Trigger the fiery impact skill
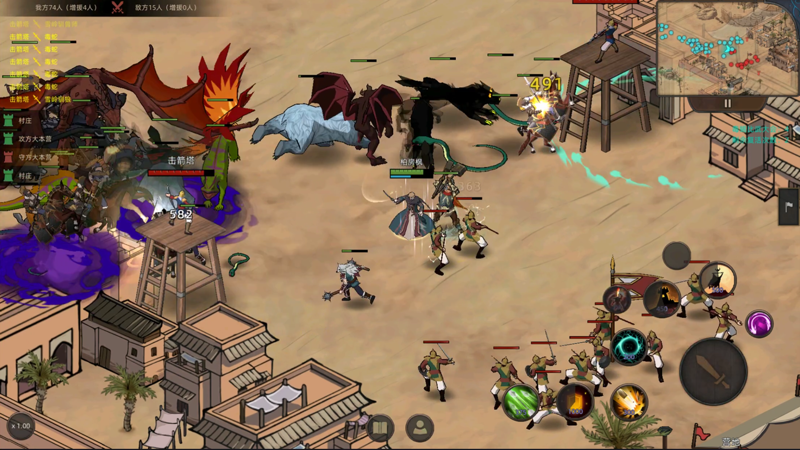Screen dimensions: 800x450 click(628, 402)
